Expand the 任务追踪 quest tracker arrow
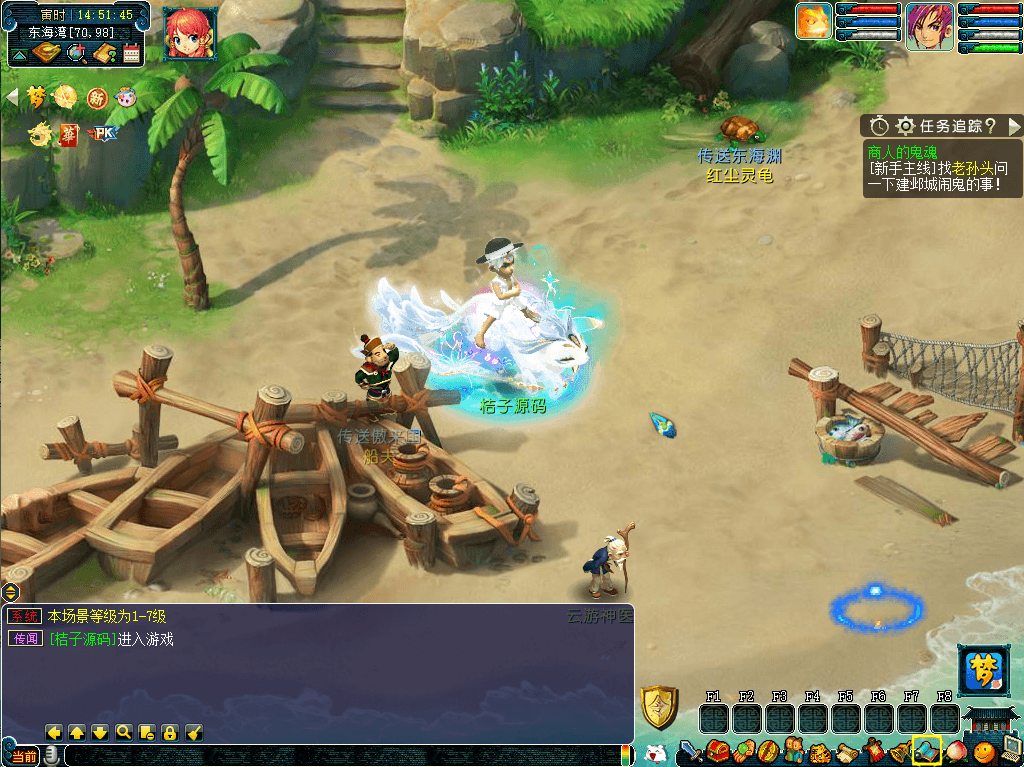The height and width of the screenshot is (767, 1024). (x=1014, y=126)
